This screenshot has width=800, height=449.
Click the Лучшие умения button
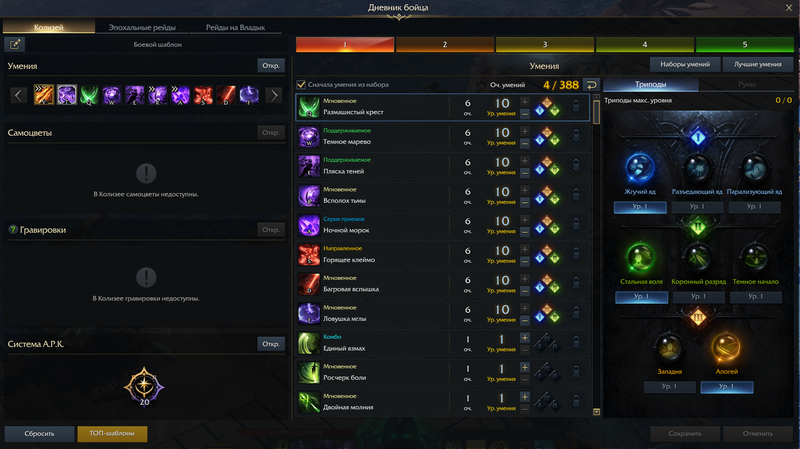pos(758,64)
